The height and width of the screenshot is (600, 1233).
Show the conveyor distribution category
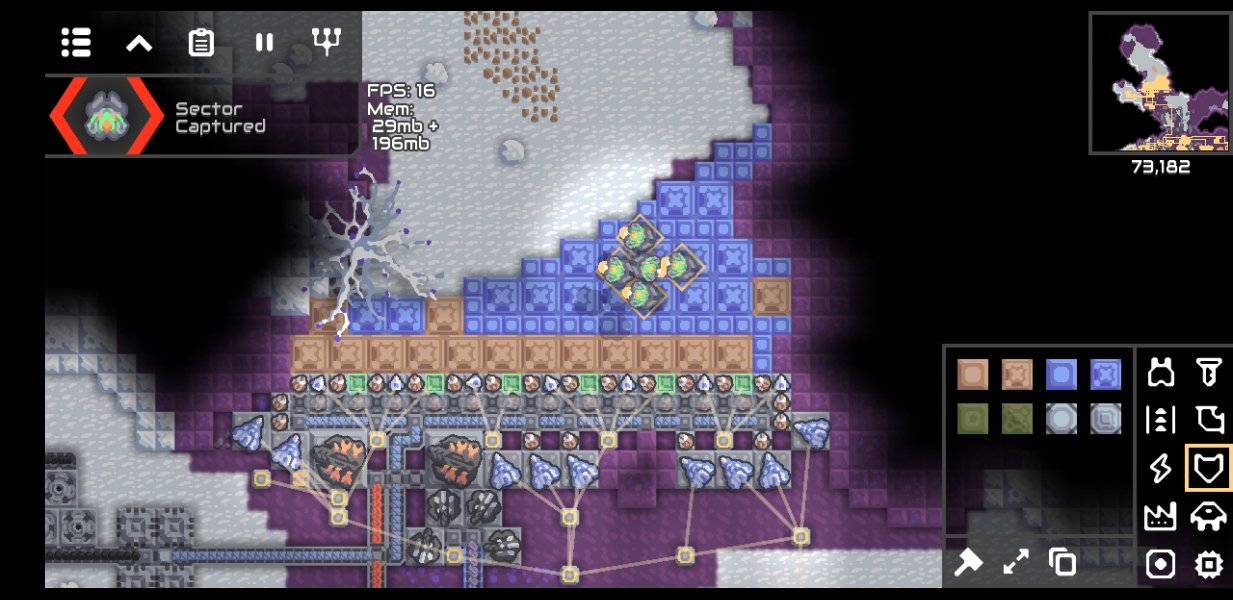[x=1160, y=420]
